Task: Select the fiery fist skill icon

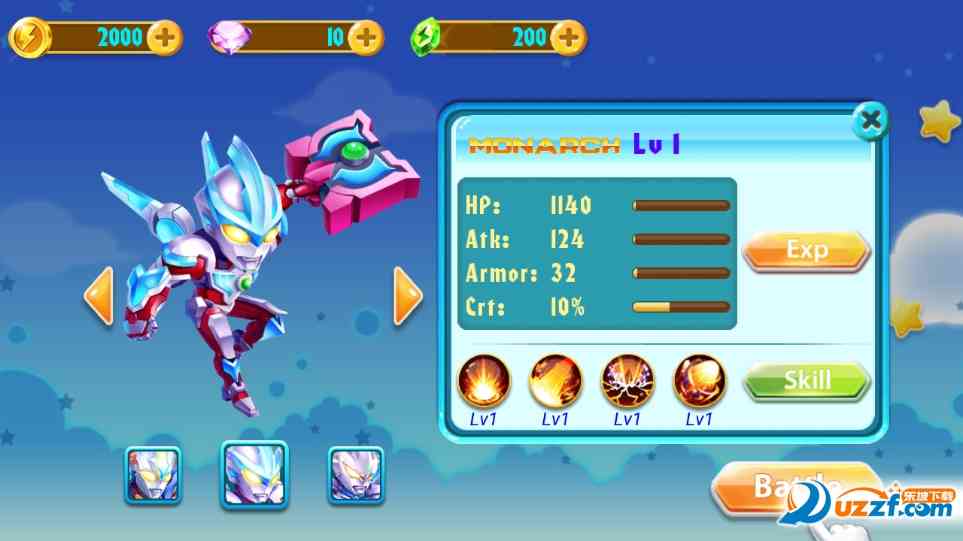Action: pos(699,381)
